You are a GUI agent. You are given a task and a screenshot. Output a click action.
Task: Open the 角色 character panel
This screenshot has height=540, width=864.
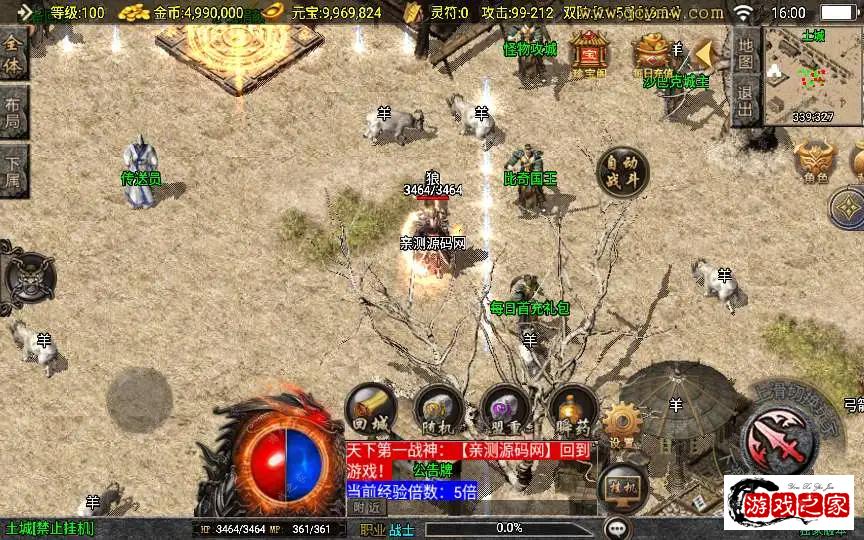[814, 162]
